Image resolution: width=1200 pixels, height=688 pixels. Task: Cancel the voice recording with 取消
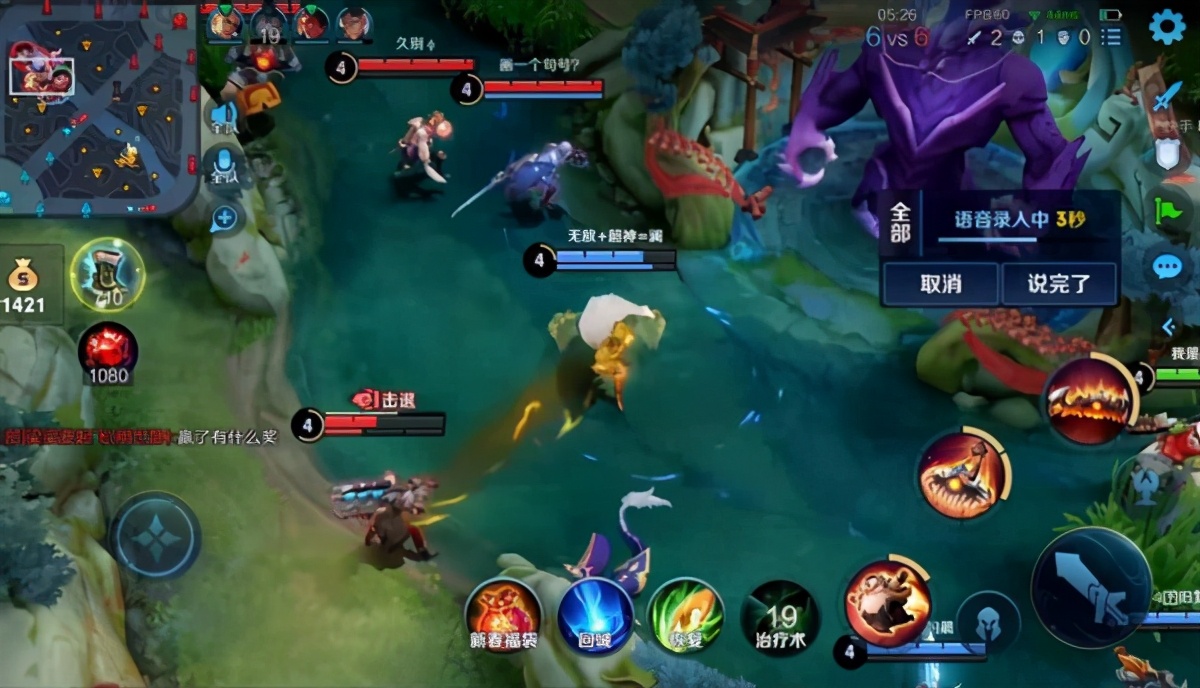coord(940,284)
